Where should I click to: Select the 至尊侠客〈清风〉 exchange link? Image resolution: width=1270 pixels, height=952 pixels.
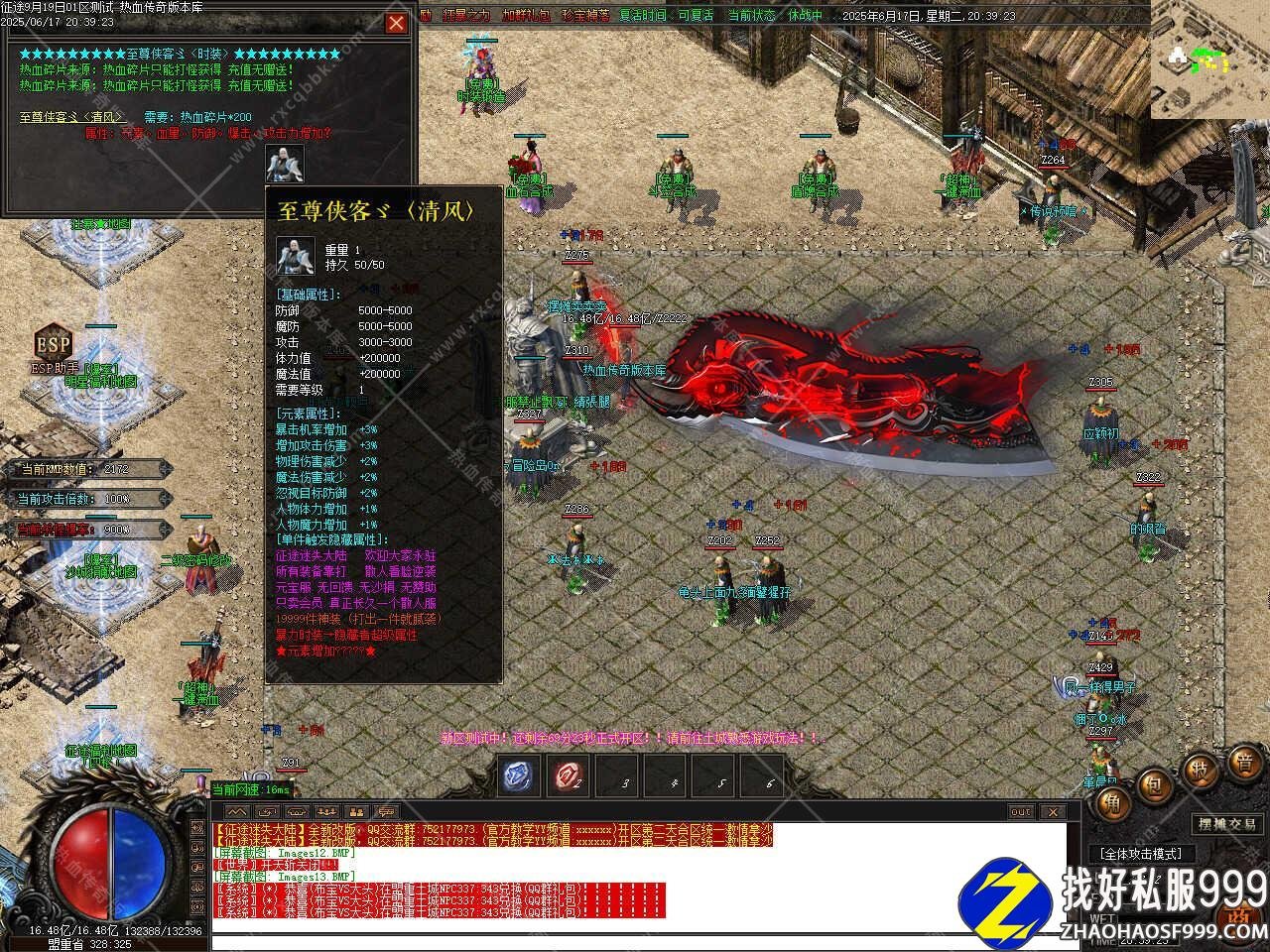tap(71, 117)
